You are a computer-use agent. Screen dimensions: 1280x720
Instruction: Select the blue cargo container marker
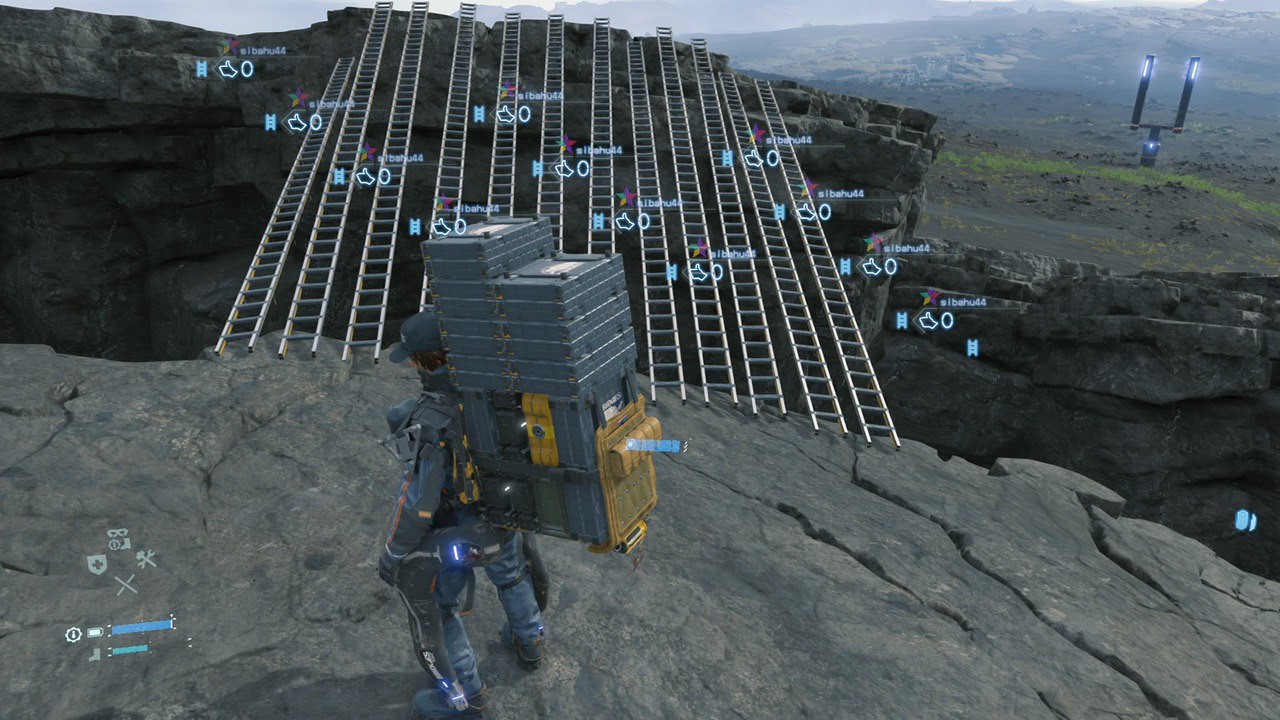tap(1245, 520)
